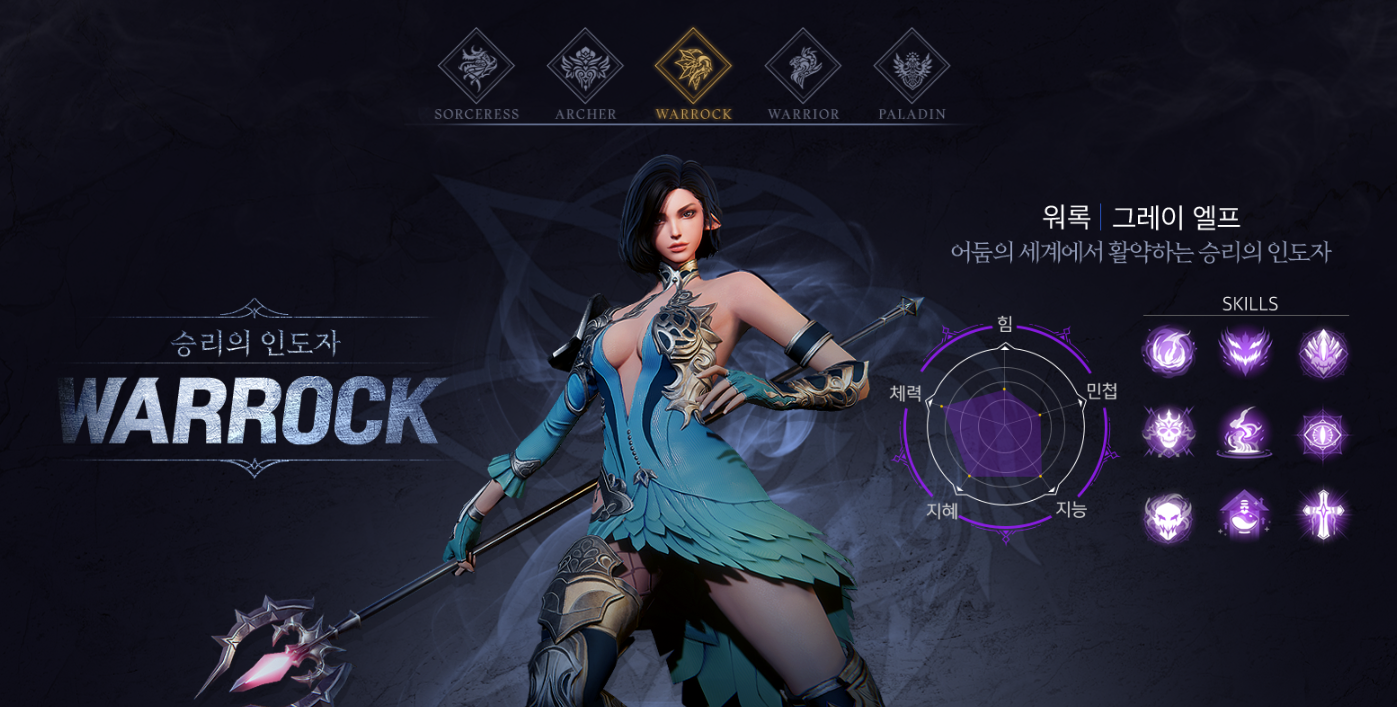View the potion flask skill icon
Viewport: 1397px width, 707px height.
[1245, 516]
